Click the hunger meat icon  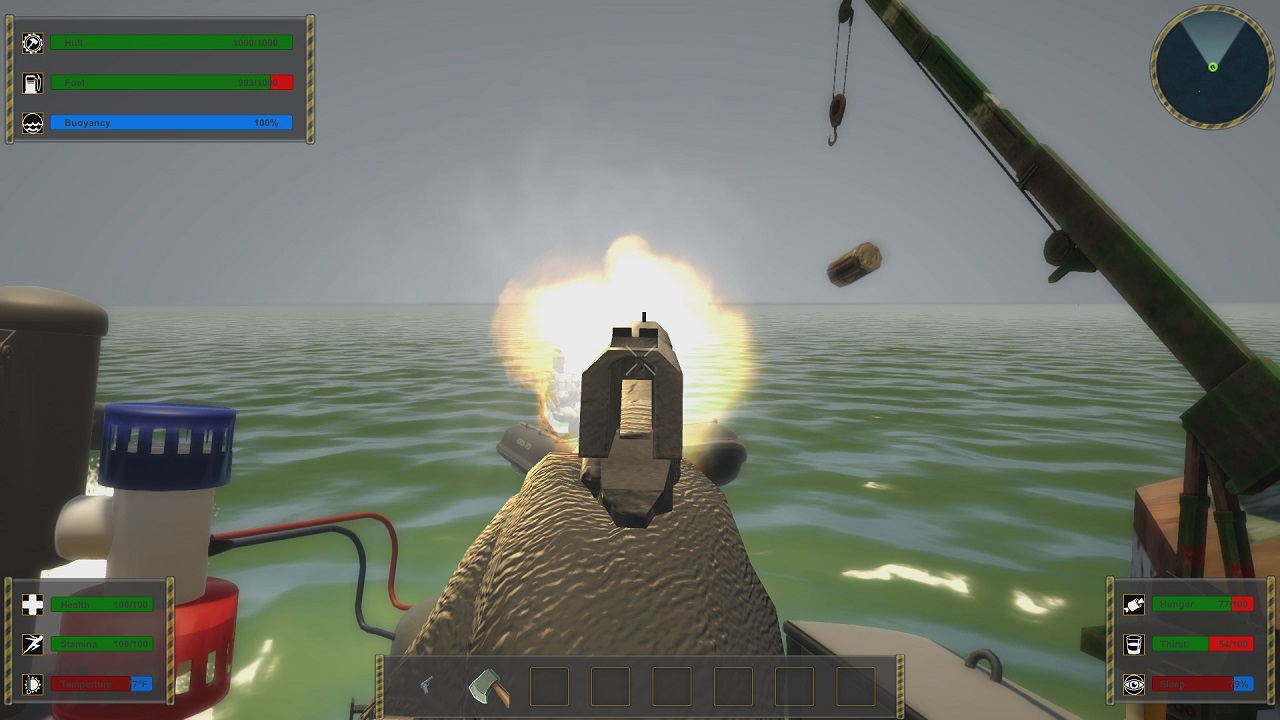1133,605
